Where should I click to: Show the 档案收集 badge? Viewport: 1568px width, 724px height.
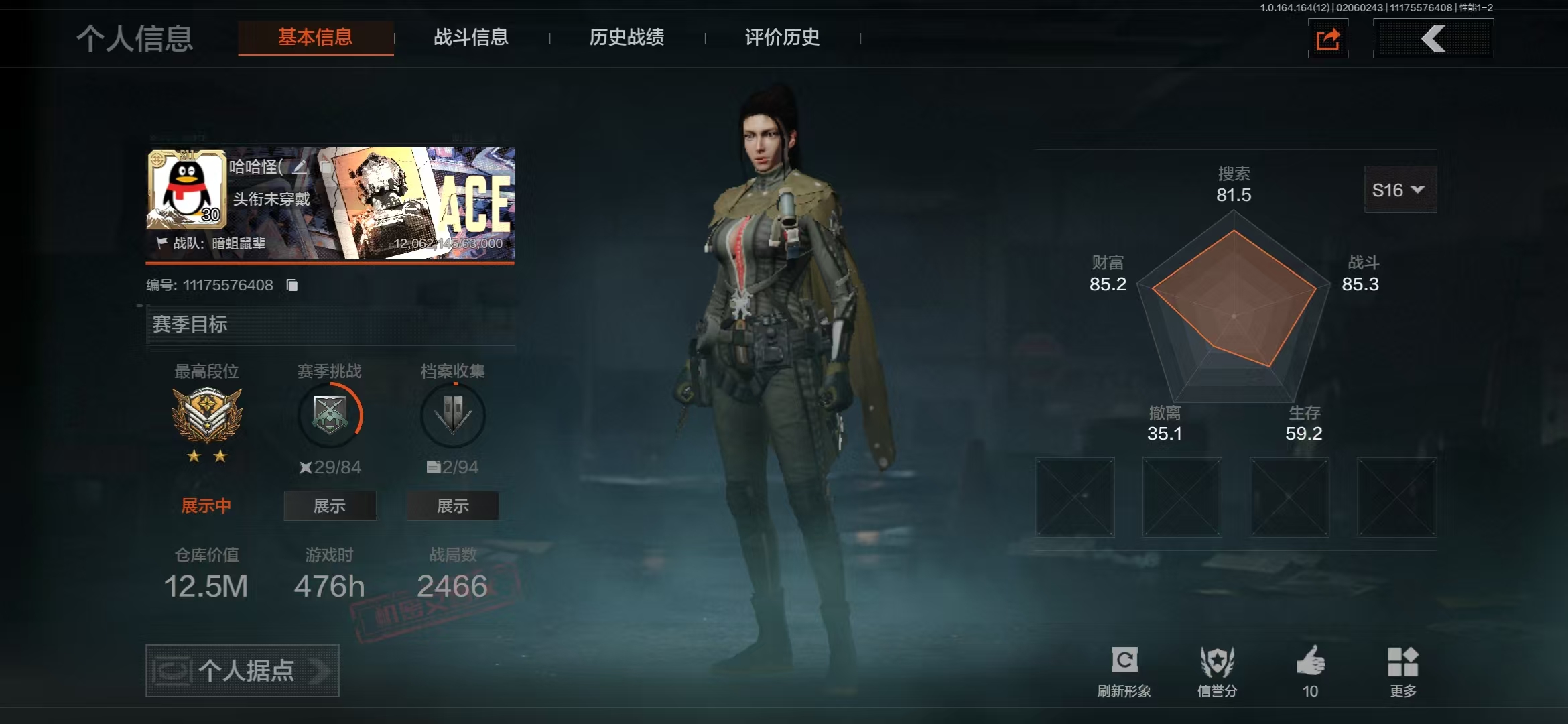tap(452, 505)
